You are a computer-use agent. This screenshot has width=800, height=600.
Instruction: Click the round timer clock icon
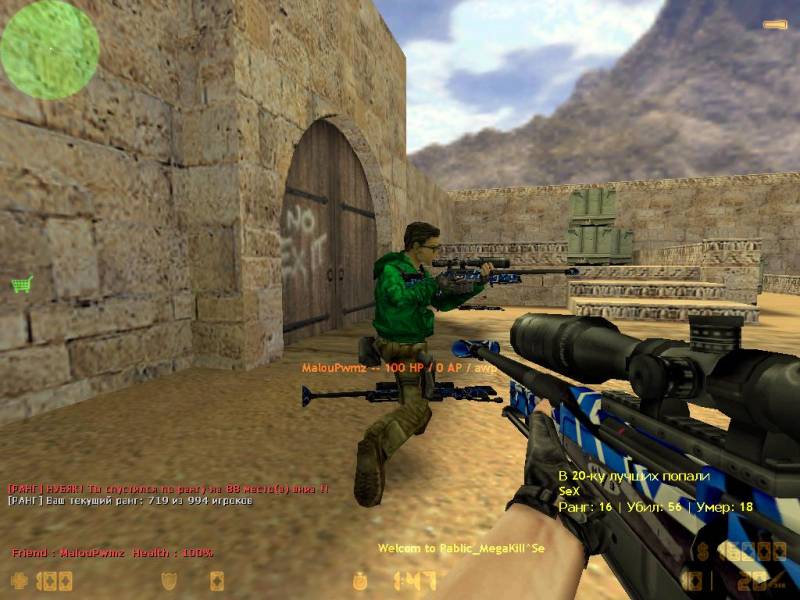pos(361,580)
